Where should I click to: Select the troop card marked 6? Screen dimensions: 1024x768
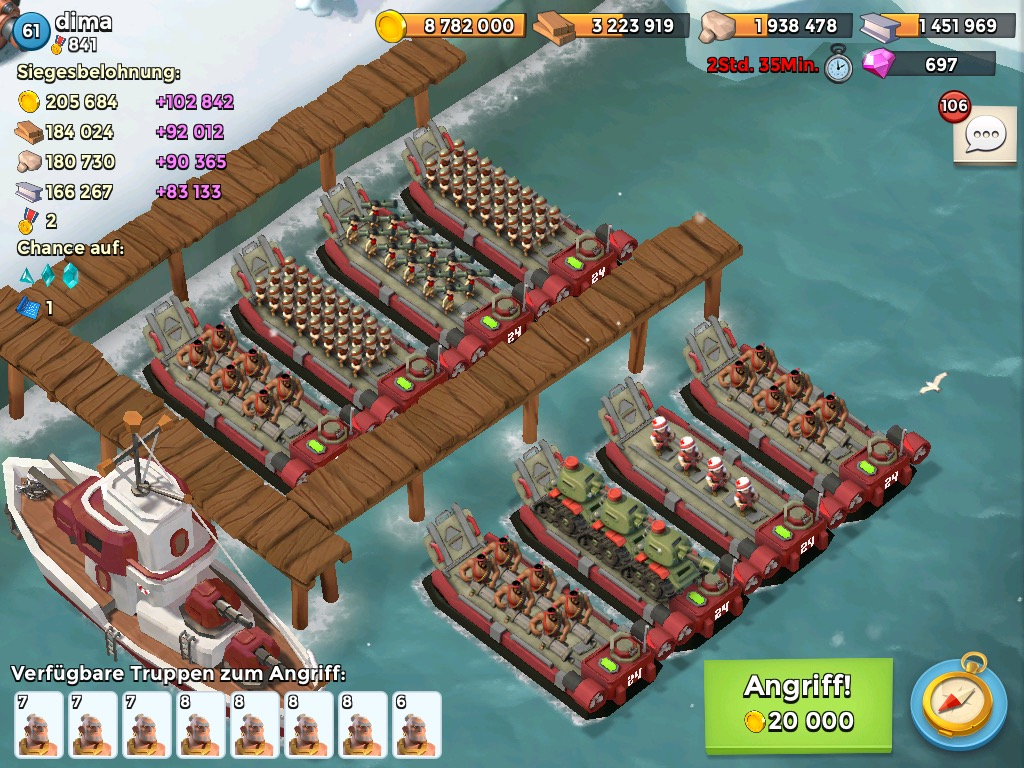(417, 724)
